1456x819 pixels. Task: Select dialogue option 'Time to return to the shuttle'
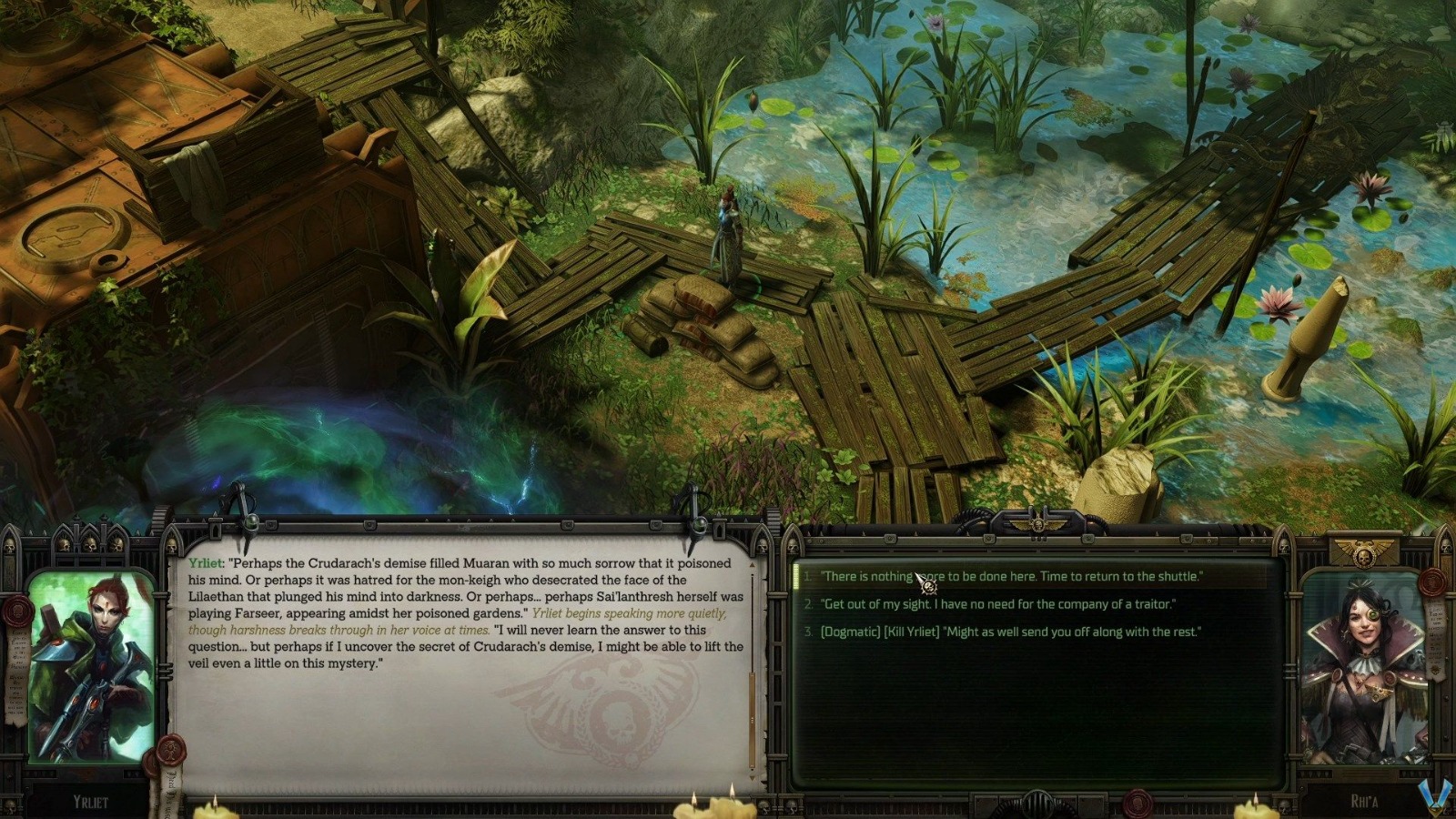[1010, 575]
